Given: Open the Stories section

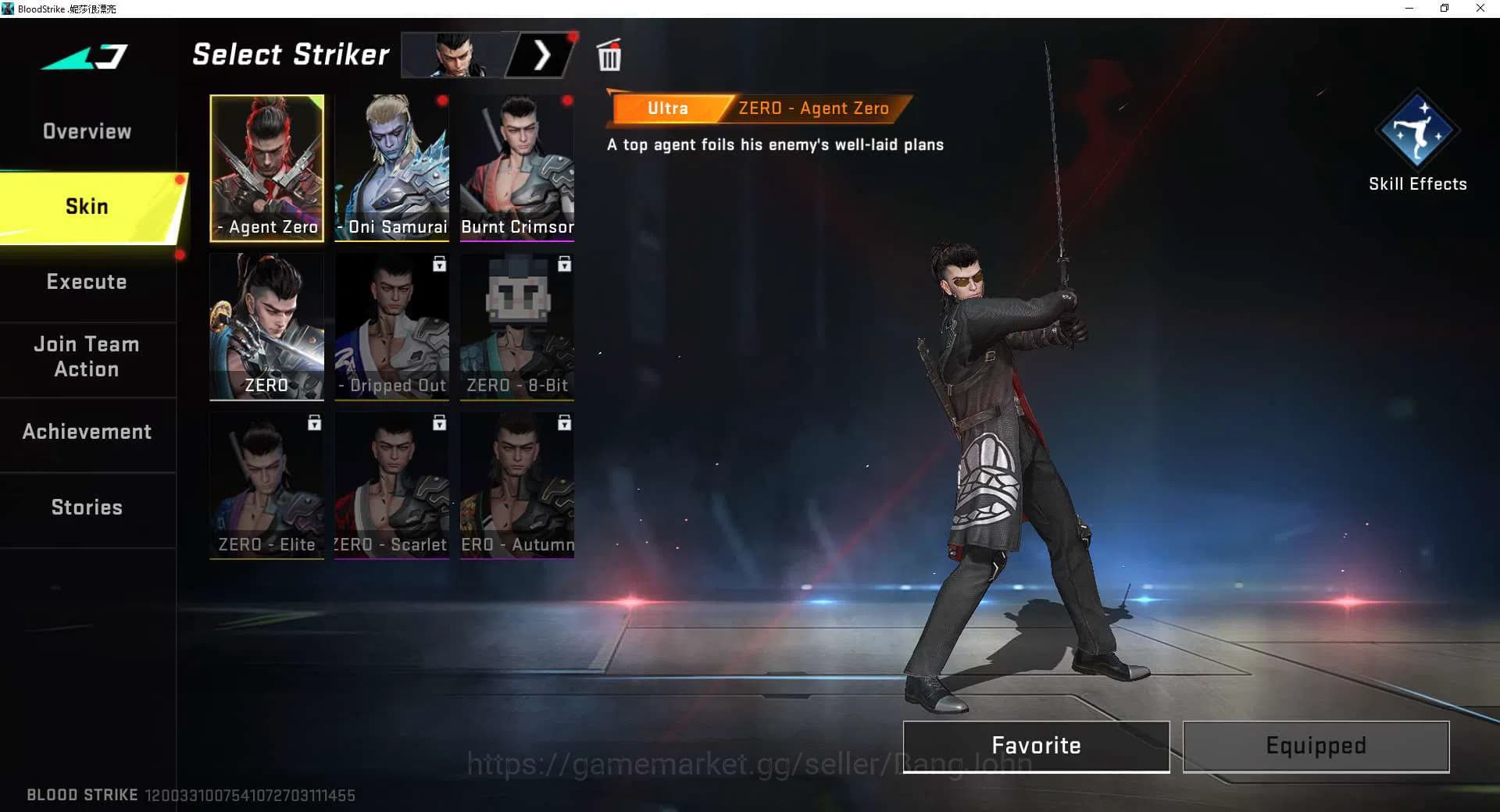Looking at the screenshot, I should pyautogui.click(x=87, y=507).
